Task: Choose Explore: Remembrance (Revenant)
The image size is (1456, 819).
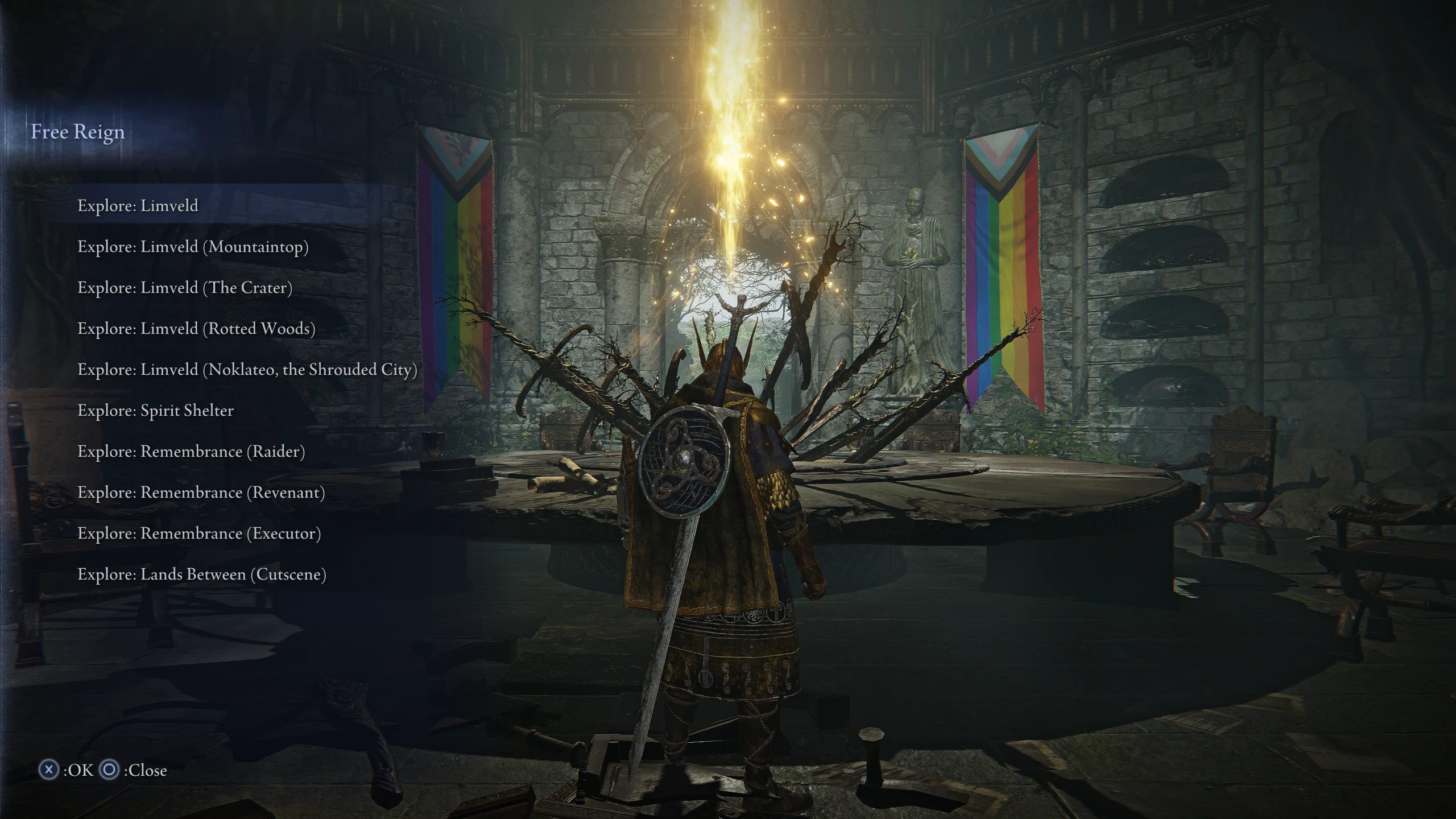Action: pyautogui.click(x=201, y=493)
